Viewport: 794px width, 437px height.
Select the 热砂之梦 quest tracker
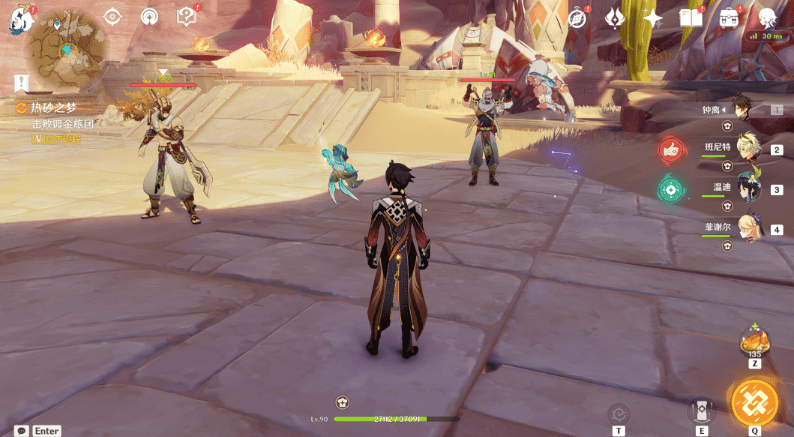[x=52, y=107]
